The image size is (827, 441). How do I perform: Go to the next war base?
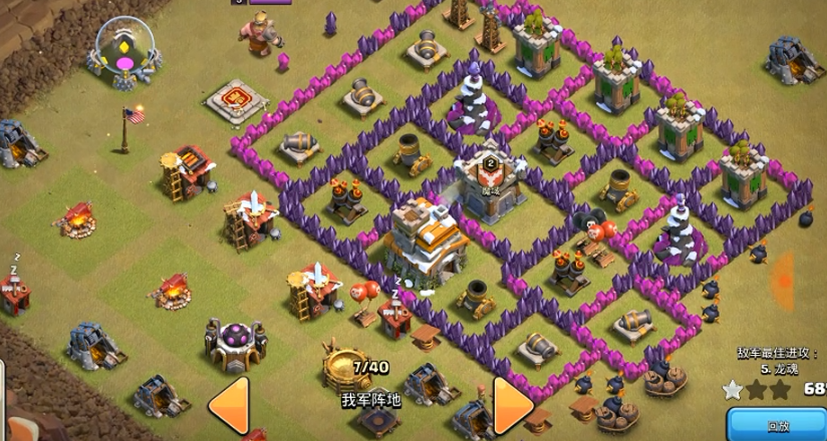pyautogui.click(x=511, y=405)
